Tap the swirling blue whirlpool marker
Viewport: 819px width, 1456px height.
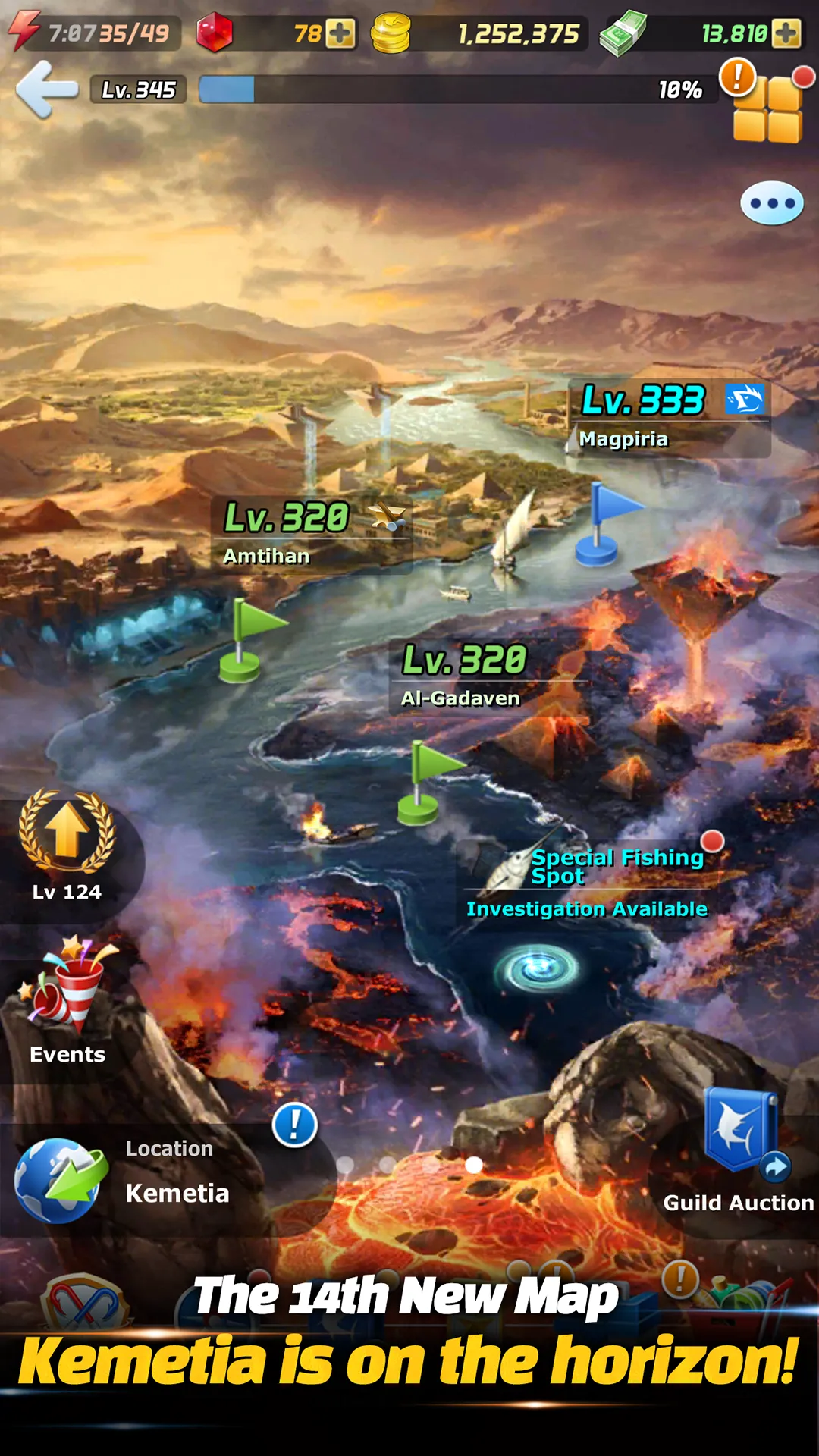point(537,968)
